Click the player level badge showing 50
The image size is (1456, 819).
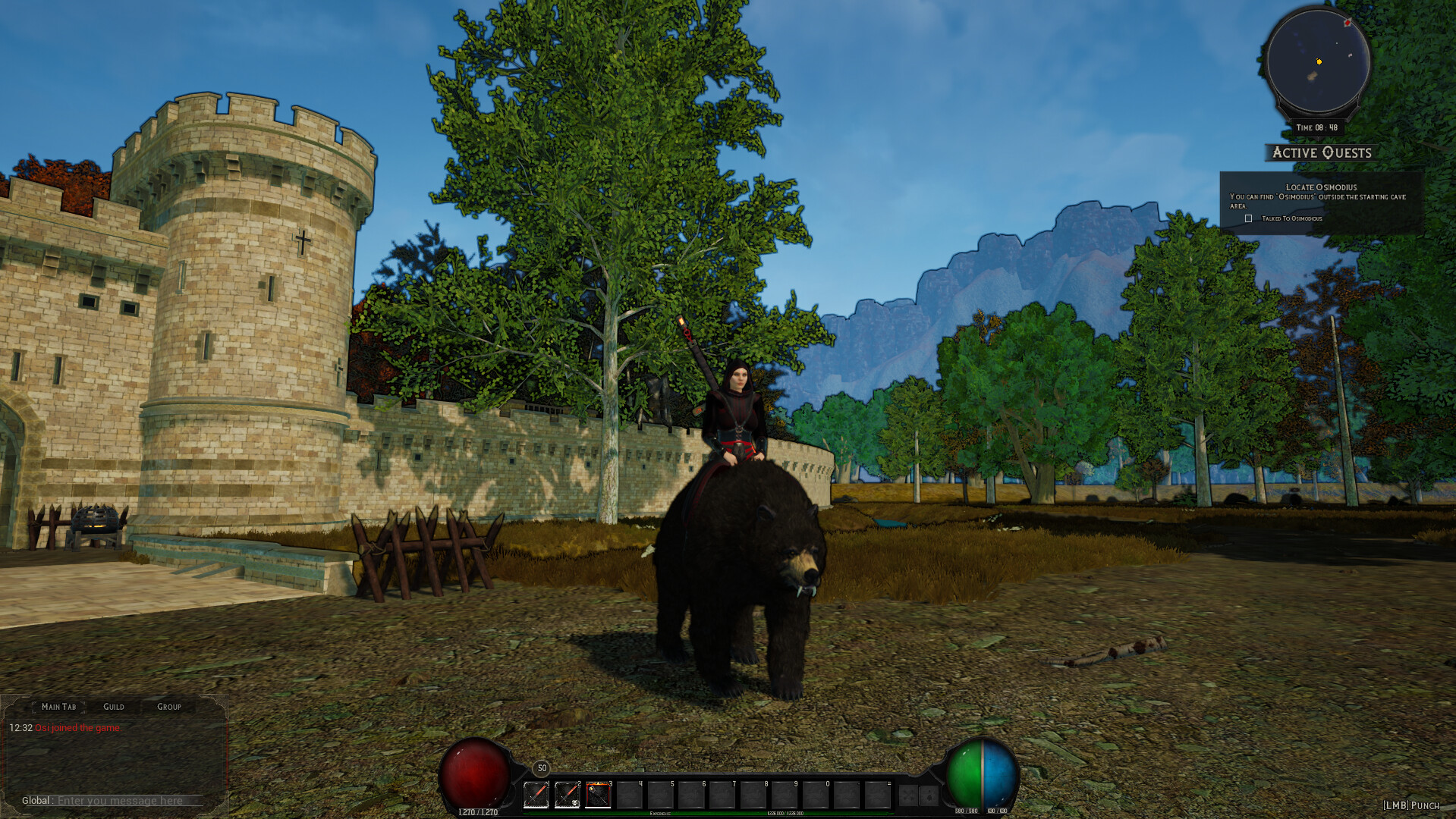[541, 768]
